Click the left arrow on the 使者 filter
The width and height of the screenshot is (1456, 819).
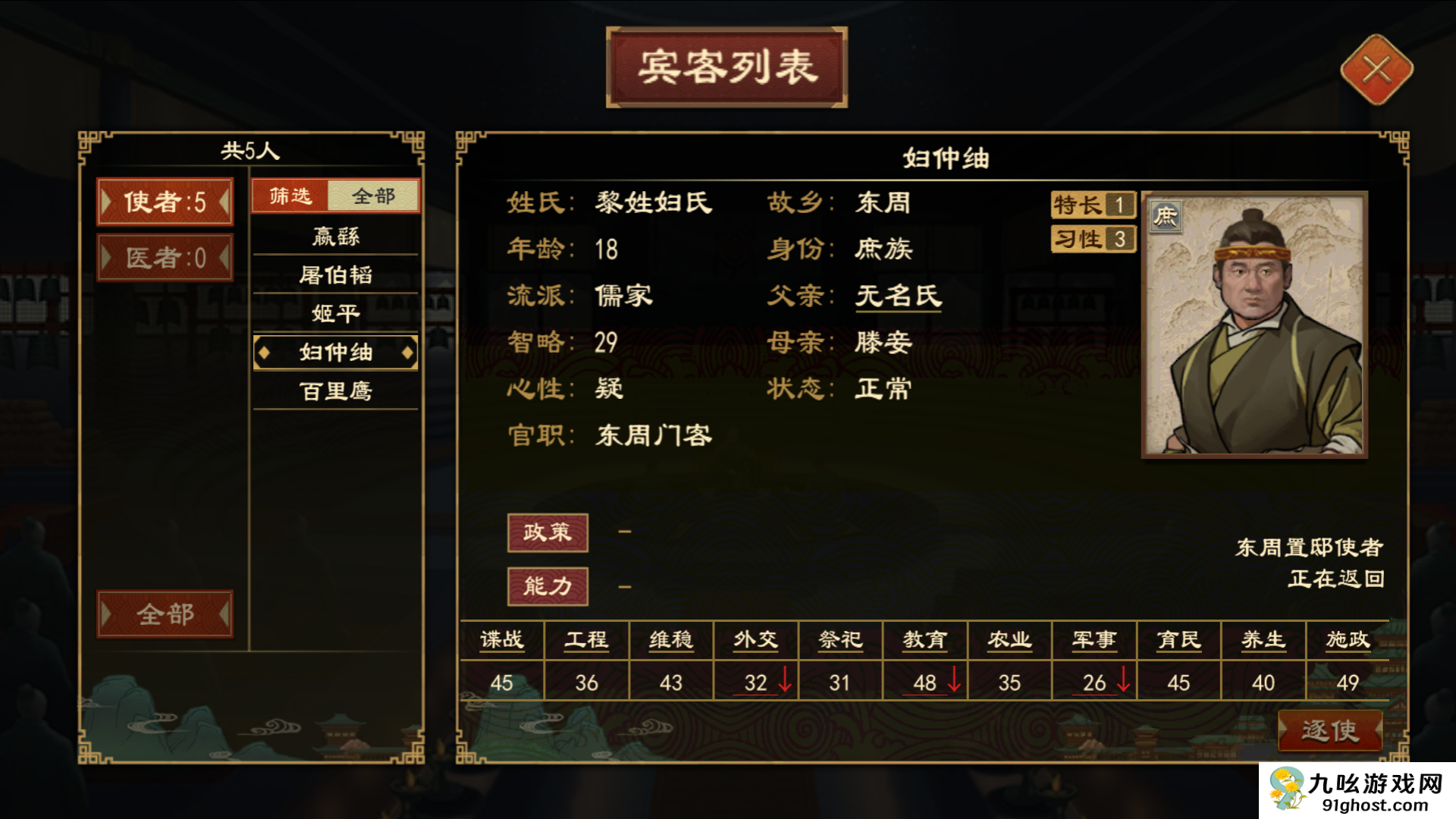click(107, 202)
